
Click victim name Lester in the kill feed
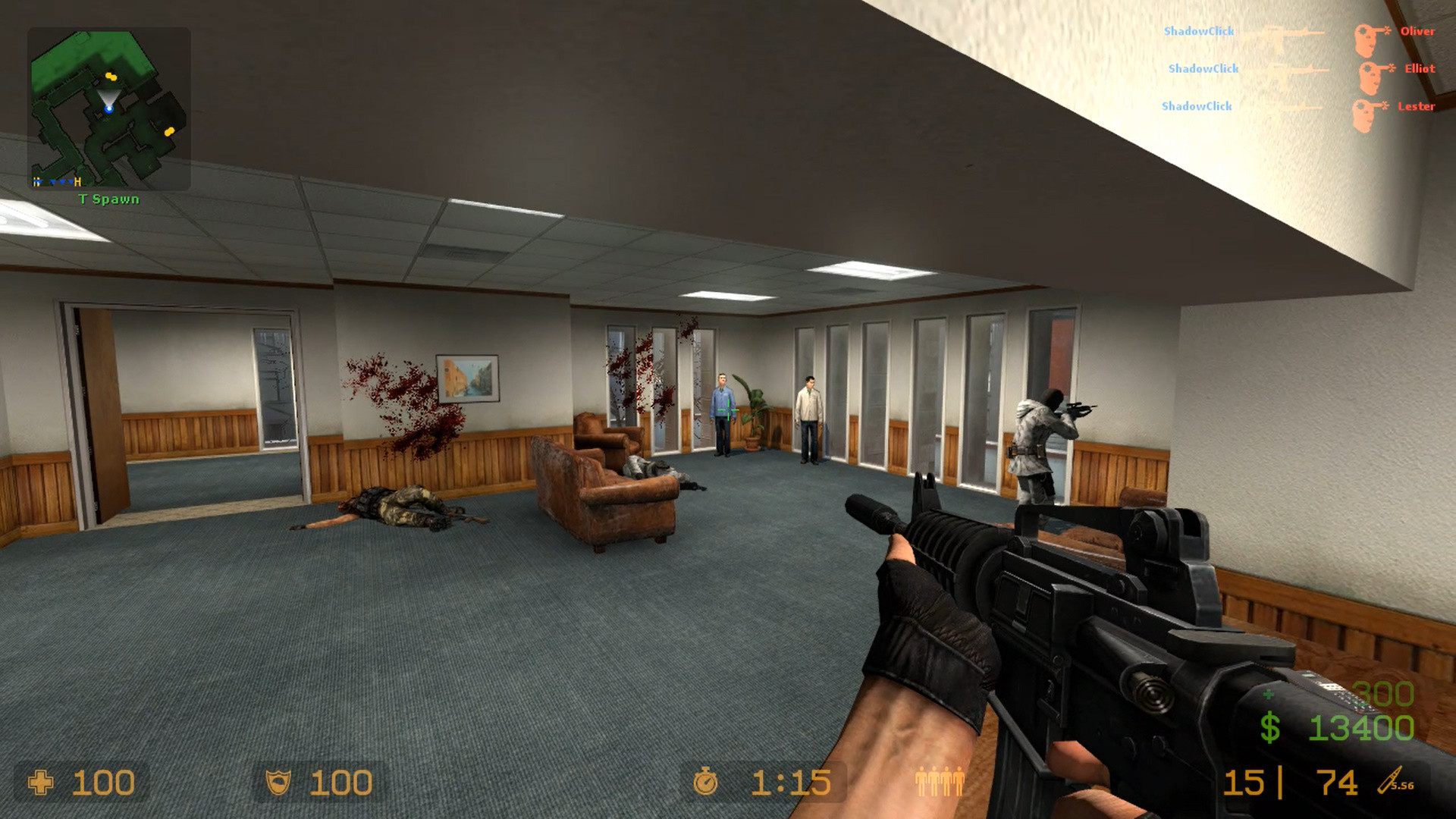click(1415, 108)
